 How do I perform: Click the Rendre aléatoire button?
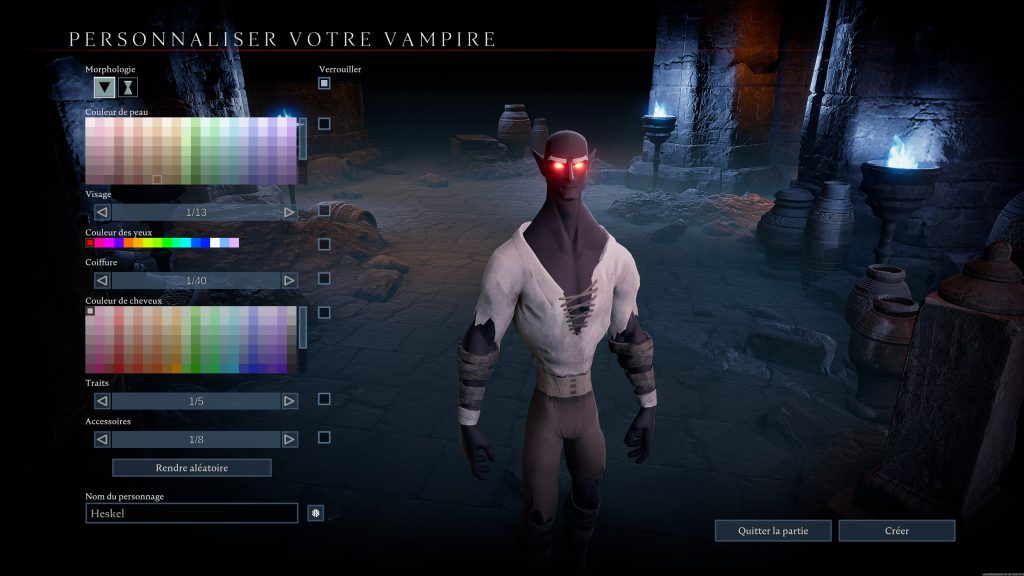point(191,468)
